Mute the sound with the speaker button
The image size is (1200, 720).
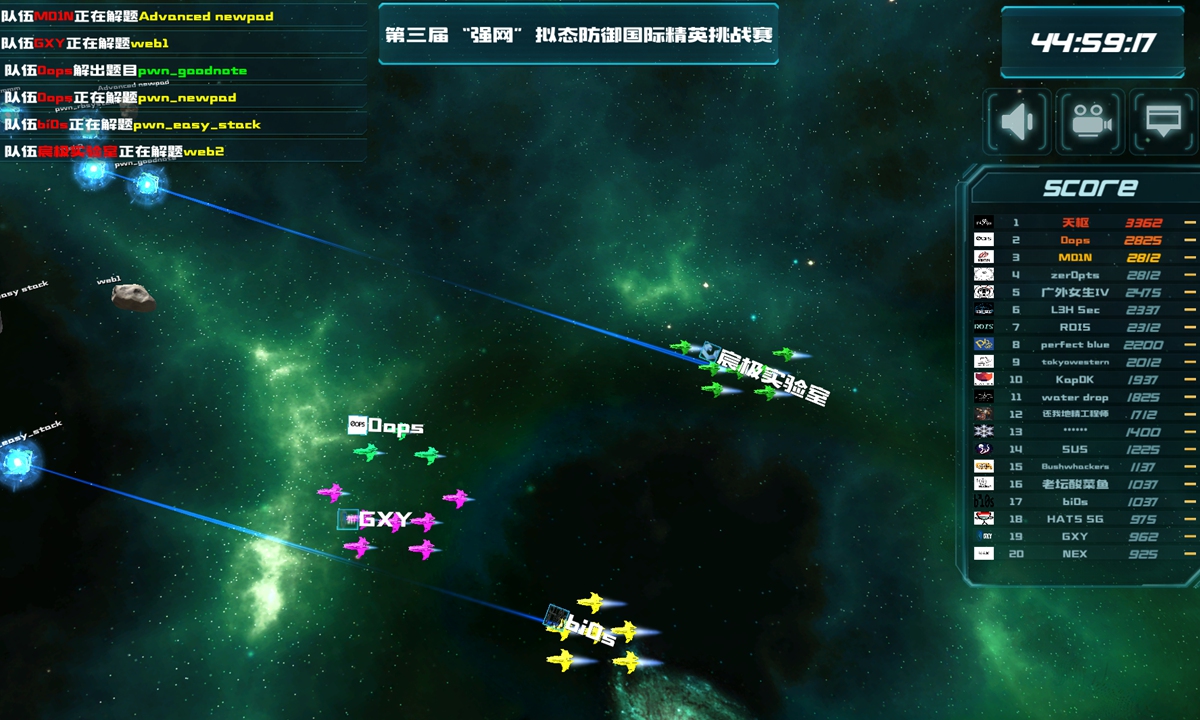click(1018, 122)
